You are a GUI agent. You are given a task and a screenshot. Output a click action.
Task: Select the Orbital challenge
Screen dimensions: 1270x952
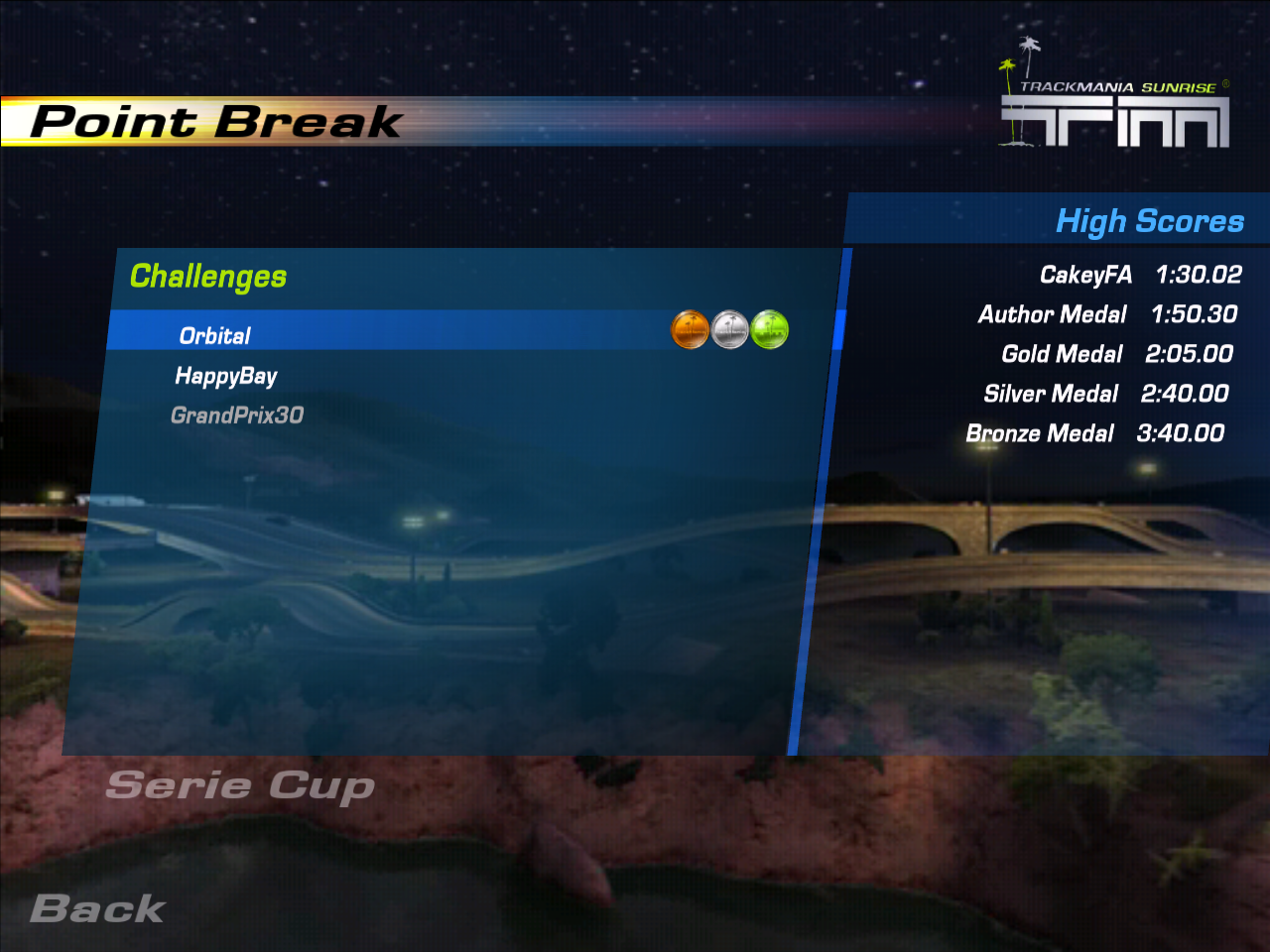215,336
